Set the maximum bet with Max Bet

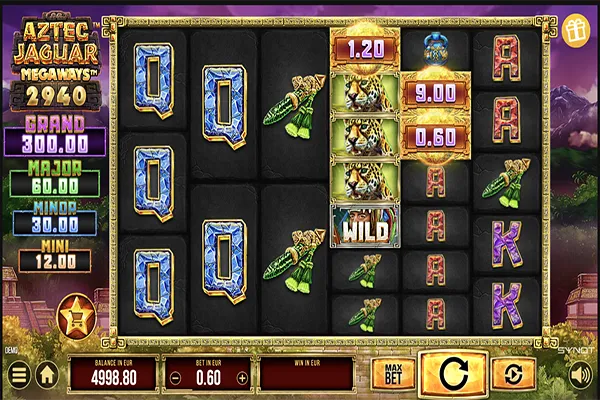point(392,374)
